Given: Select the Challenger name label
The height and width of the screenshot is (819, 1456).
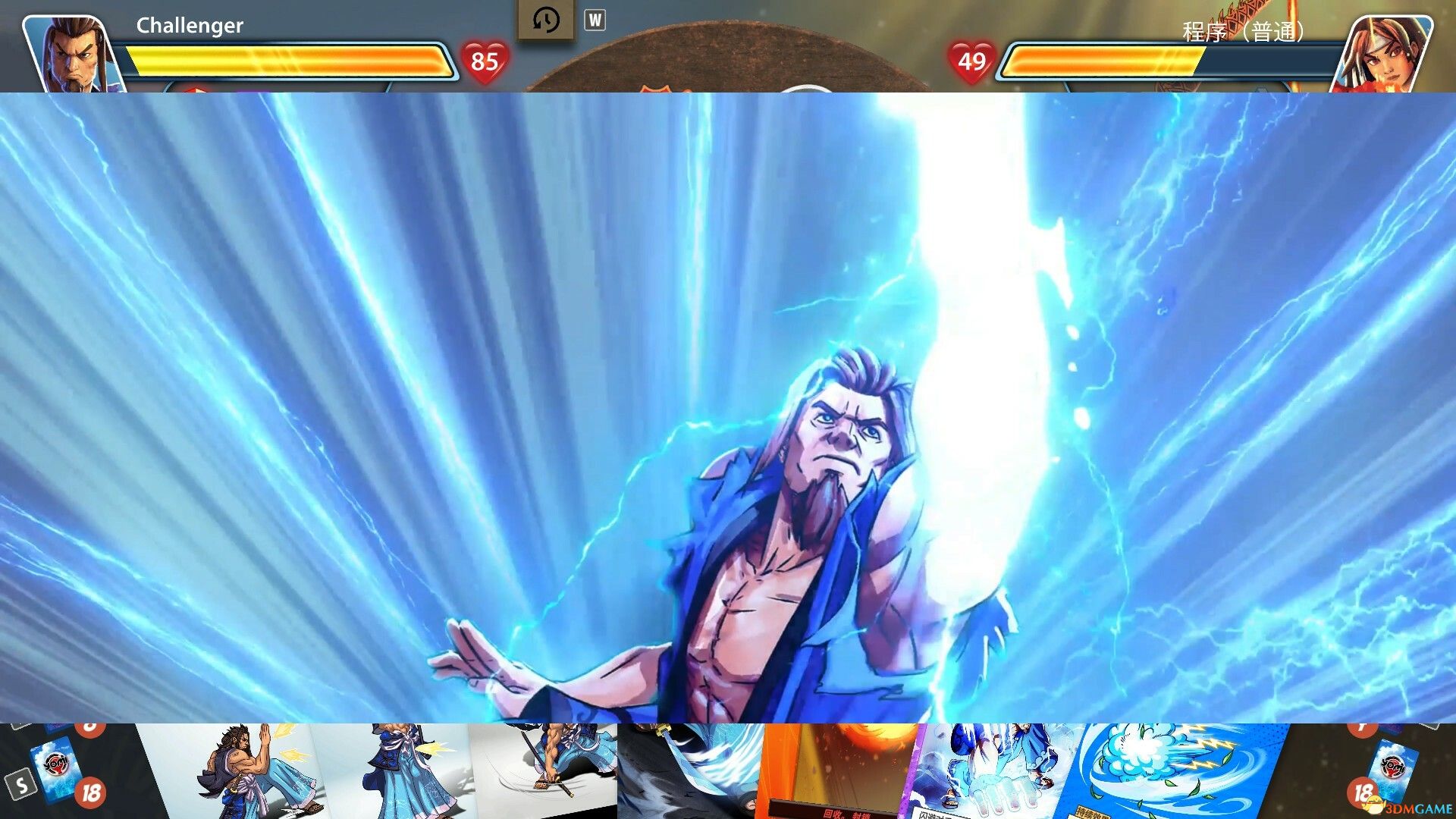Looking at the screenshot, I should click(x=190, y=25).
